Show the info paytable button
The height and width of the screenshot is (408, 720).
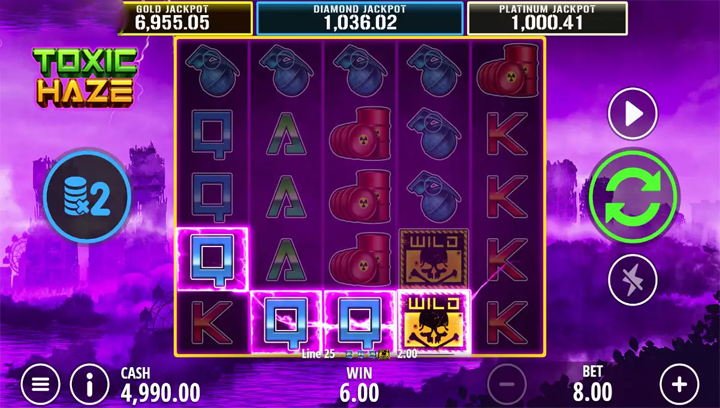point(90,383)
